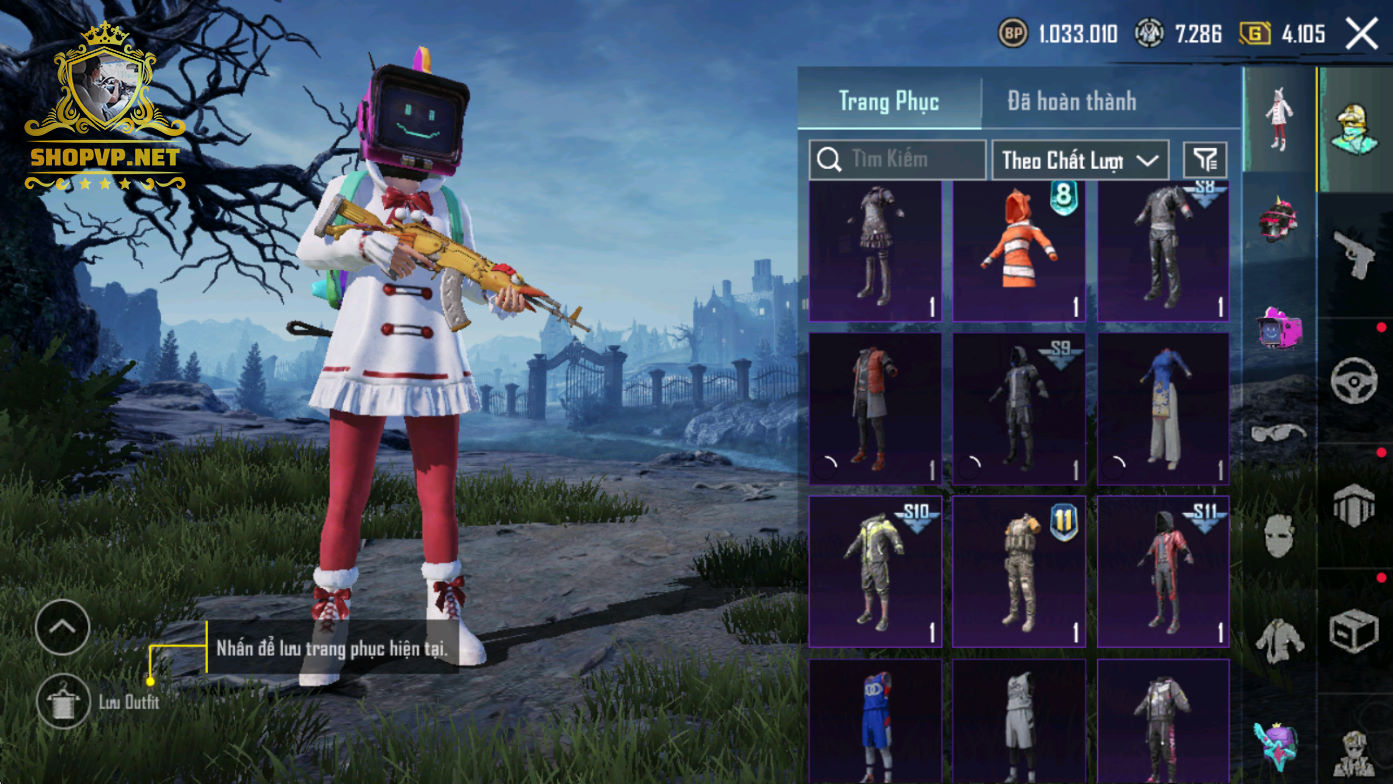Open the Đã hoàn thành tab
1393x784 pixels.
pos(1071,101)
